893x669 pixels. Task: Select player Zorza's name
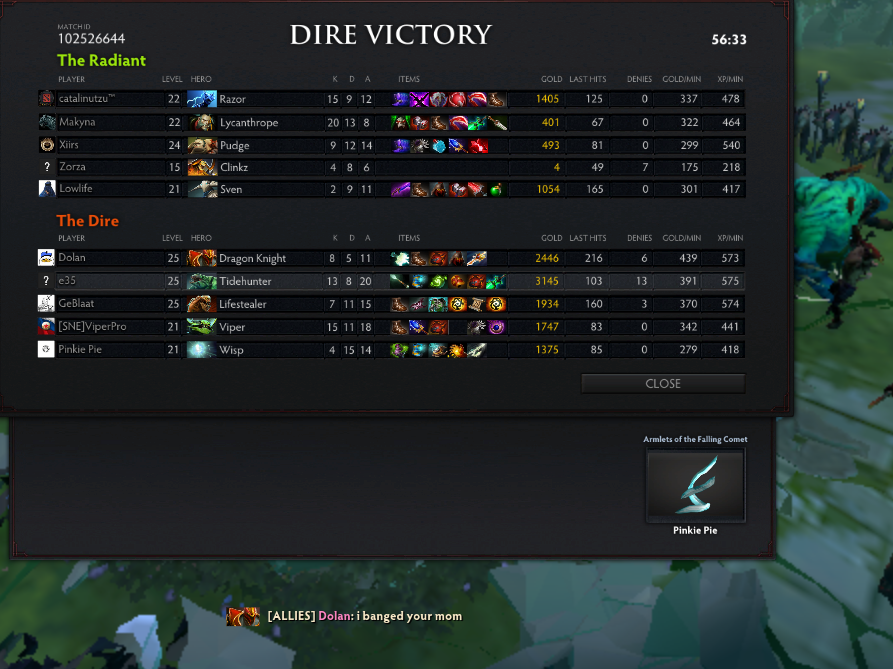(x=72, y=167)
